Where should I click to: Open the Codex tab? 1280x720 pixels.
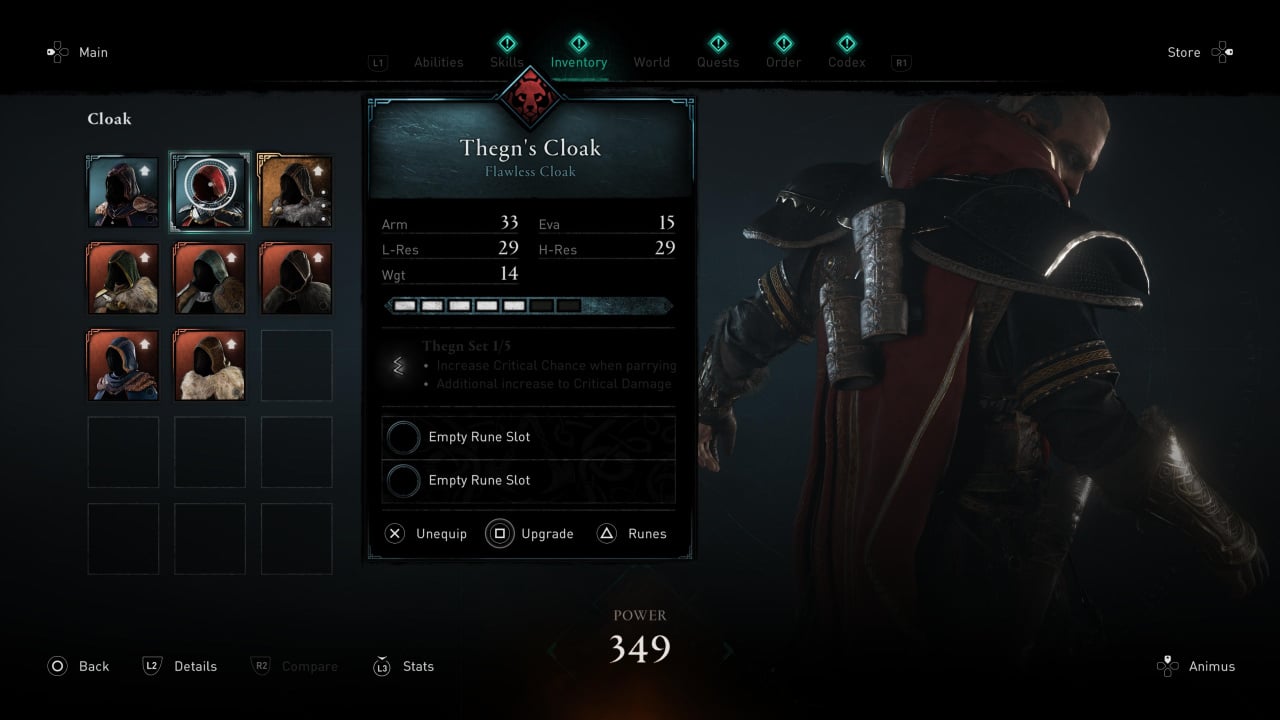point(847,61)
